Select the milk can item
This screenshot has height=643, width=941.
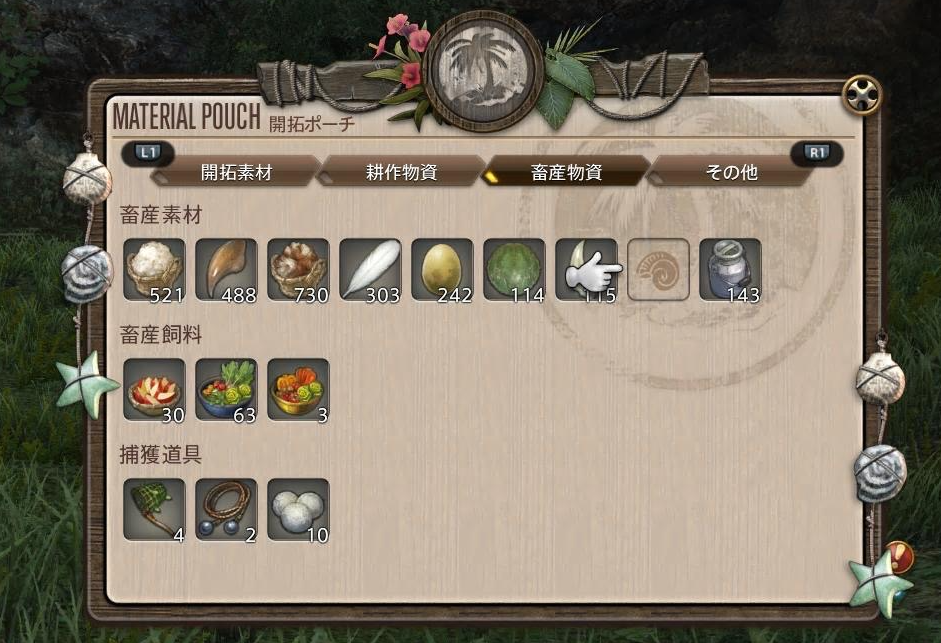730,269
